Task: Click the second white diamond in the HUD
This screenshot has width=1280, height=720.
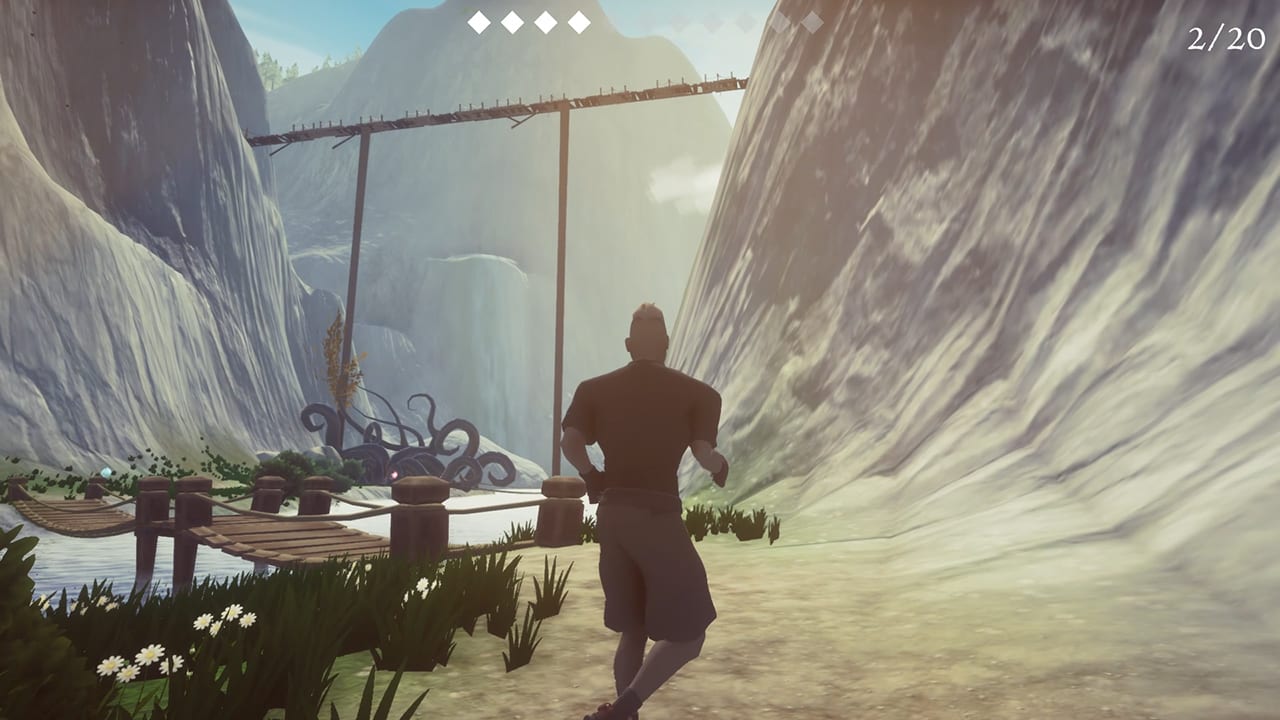Action: [510, 21]
